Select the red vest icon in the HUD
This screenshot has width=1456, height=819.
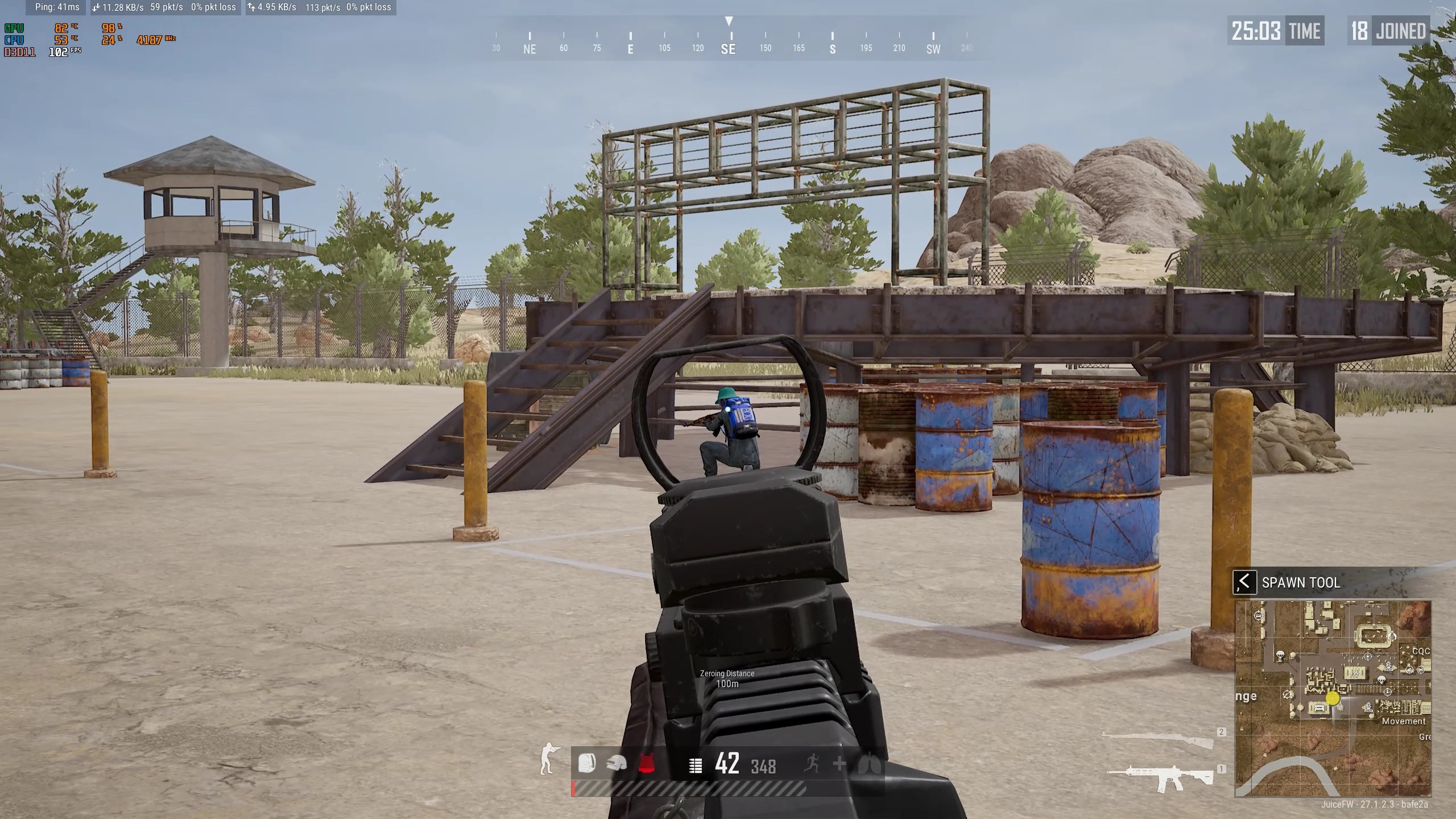647,762
